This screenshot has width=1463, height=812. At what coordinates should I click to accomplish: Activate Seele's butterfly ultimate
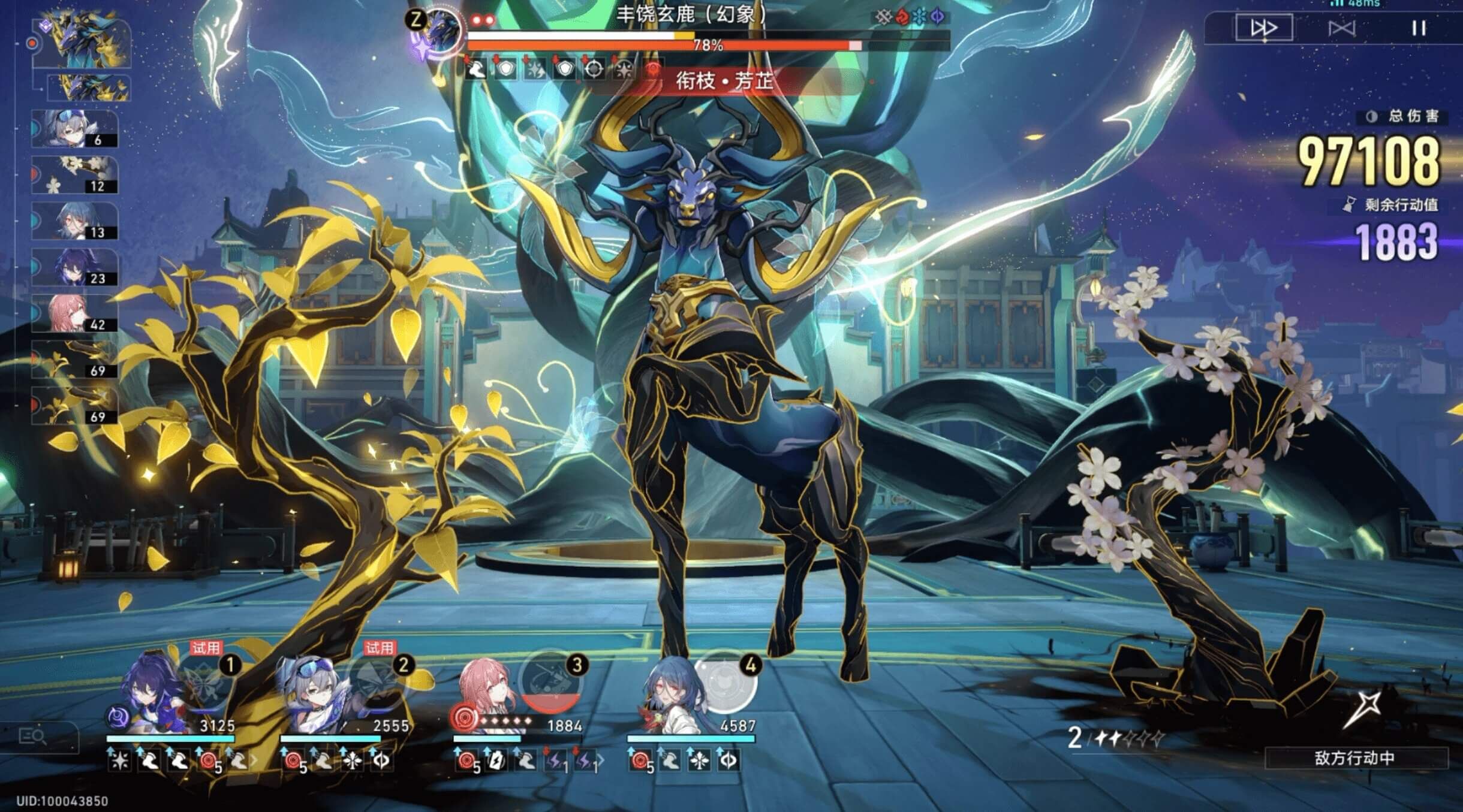click(204, 683)
